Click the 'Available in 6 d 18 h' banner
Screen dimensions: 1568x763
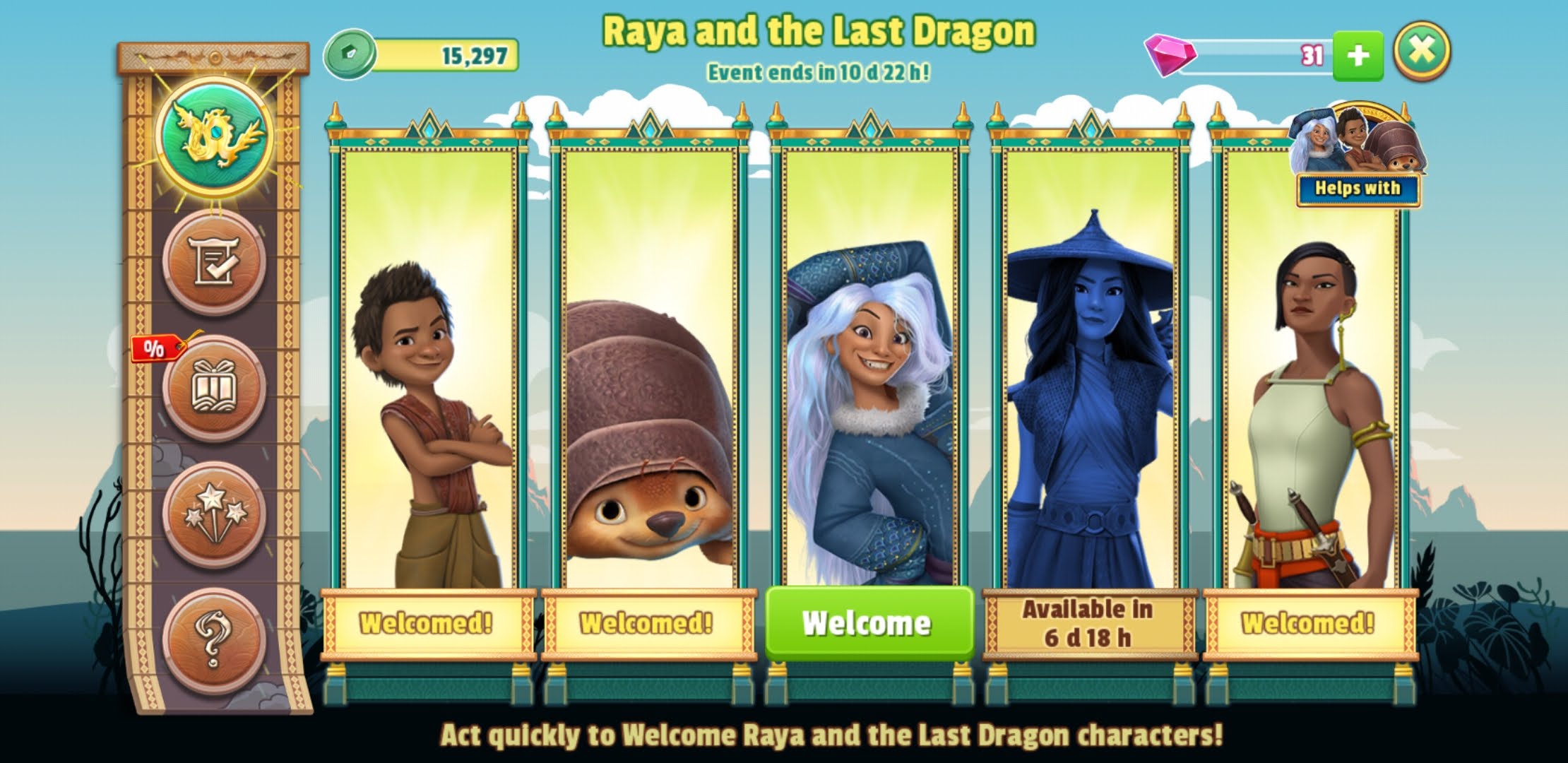1088,624
